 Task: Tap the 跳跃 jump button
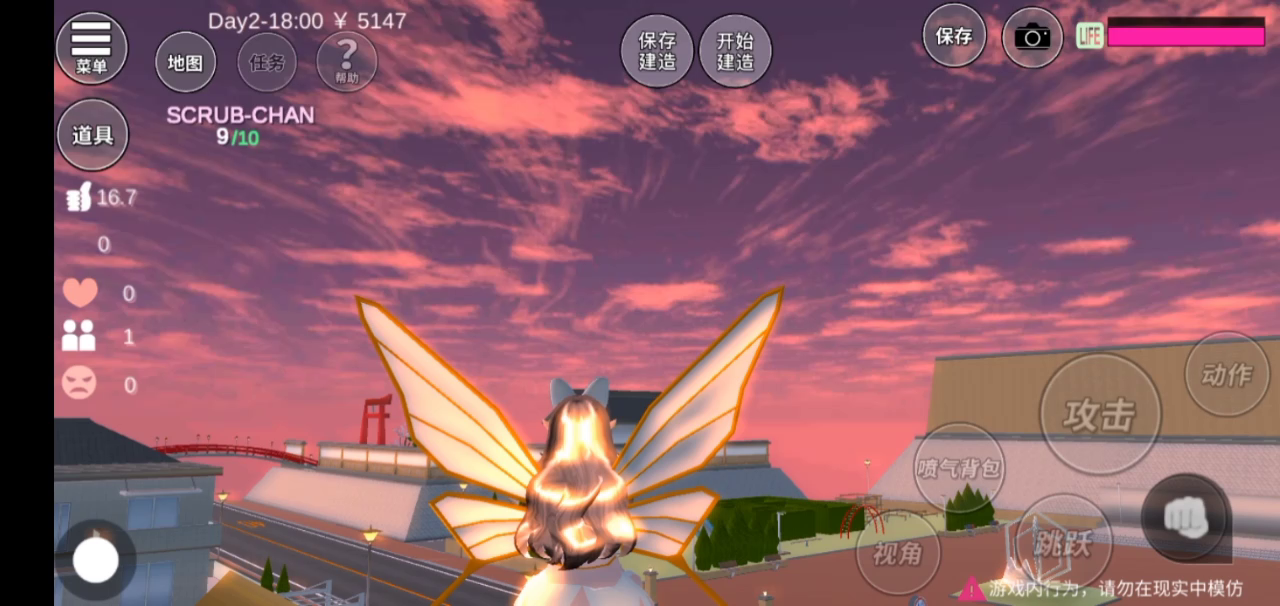(1063, 543)
